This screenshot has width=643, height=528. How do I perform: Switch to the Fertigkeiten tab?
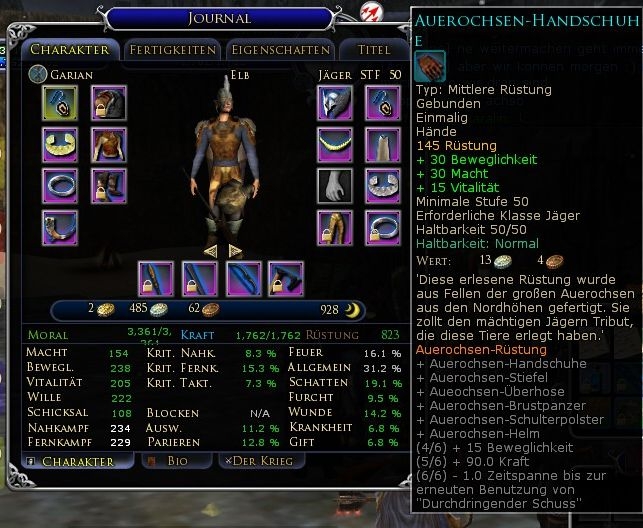pos(172,50)
